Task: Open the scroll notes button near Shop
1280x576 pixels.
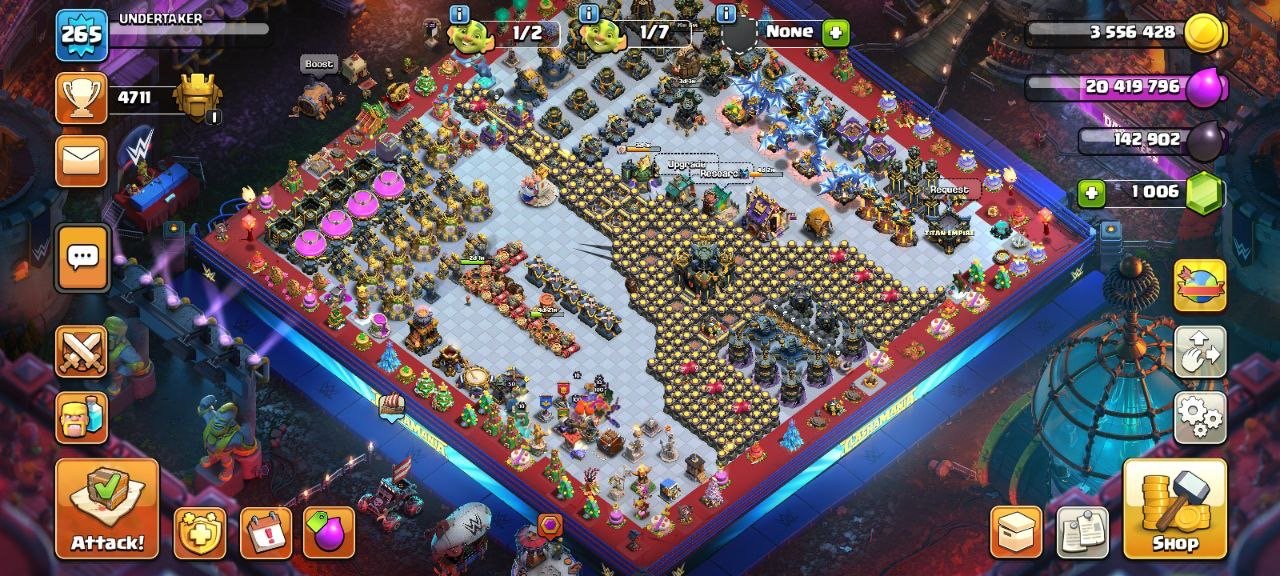Action: tap(1083, 532)
